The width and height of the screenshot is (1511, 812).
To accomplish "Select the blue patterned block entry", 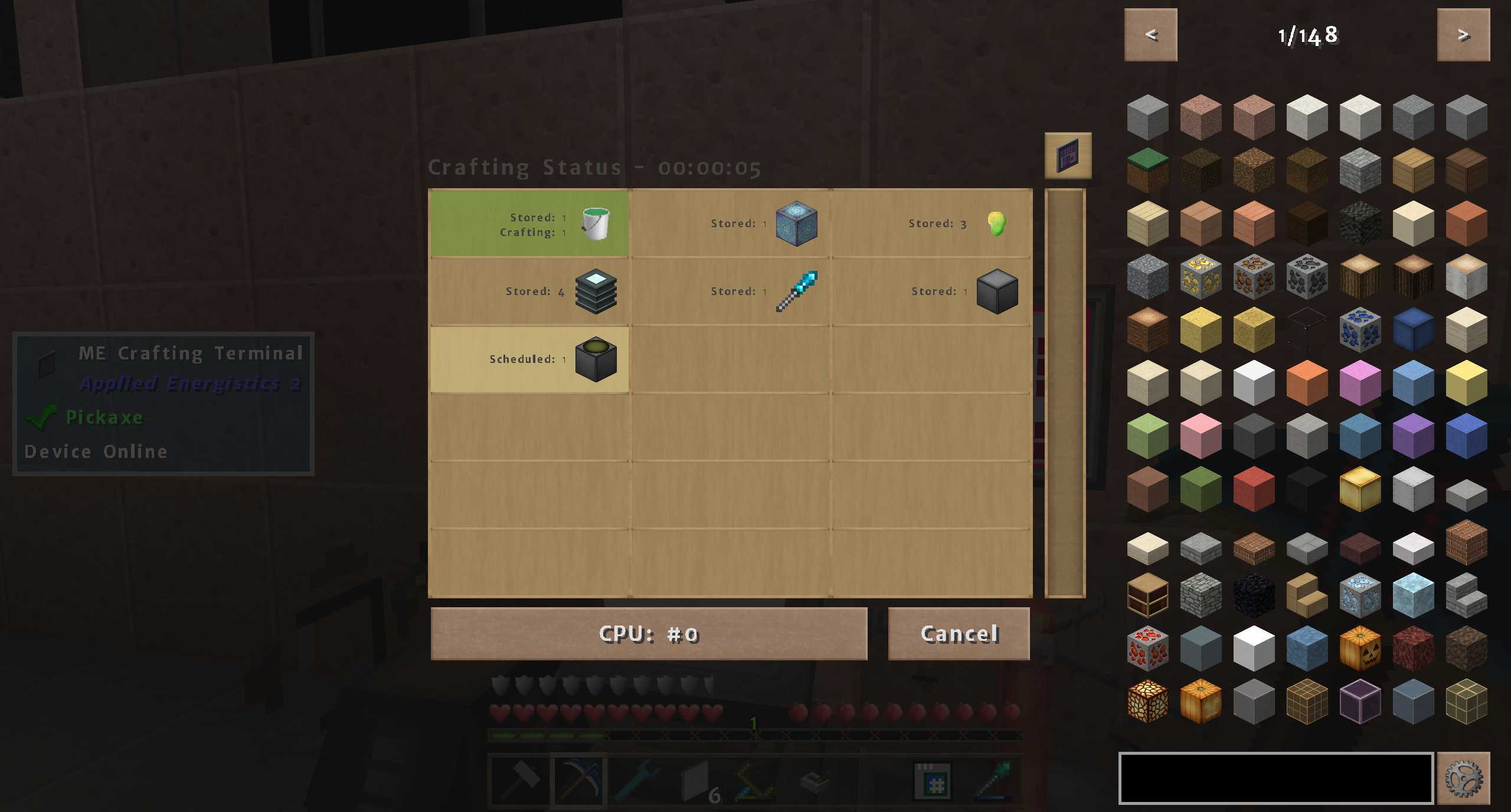I will pyautogui.click(x=730, y=224).
